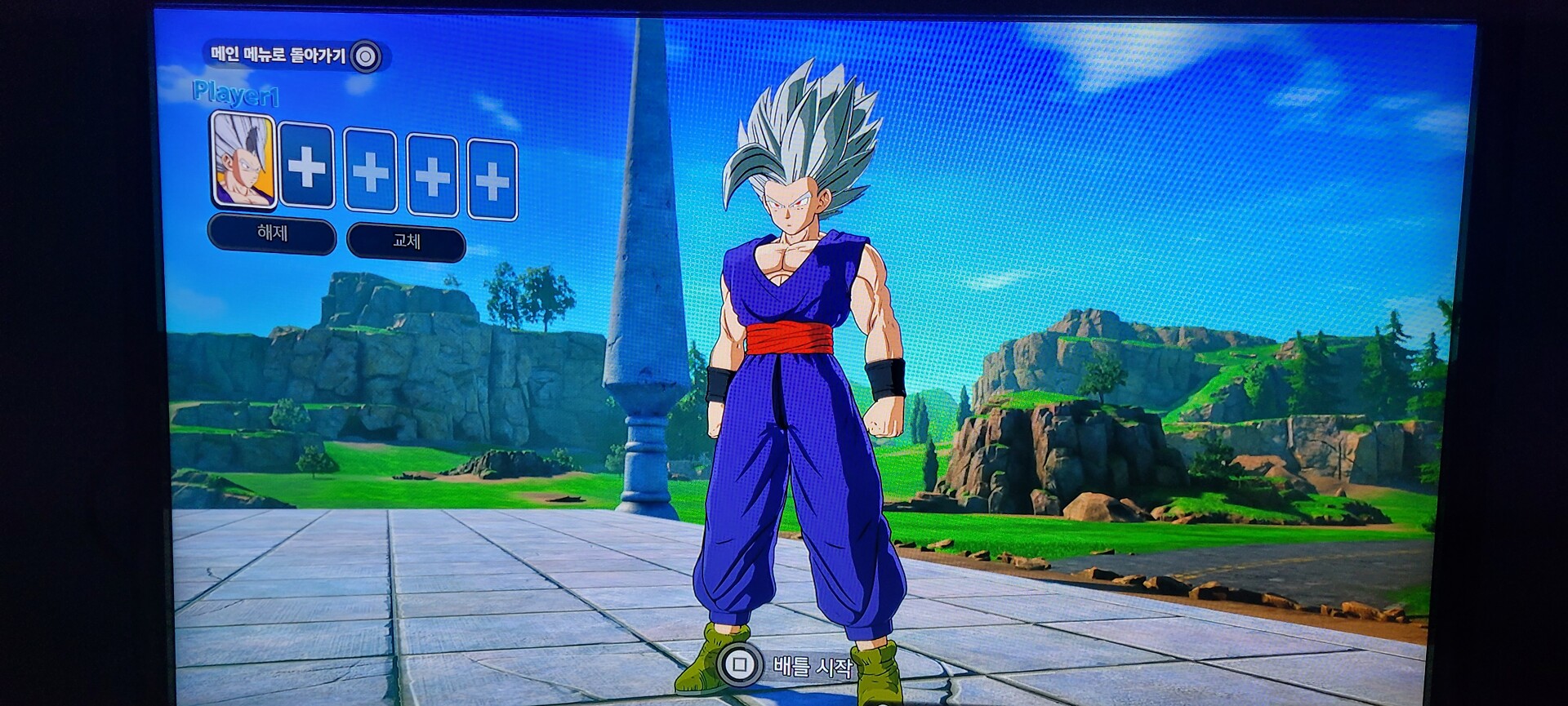Click the 해제 (remove) button

(272, 234)
